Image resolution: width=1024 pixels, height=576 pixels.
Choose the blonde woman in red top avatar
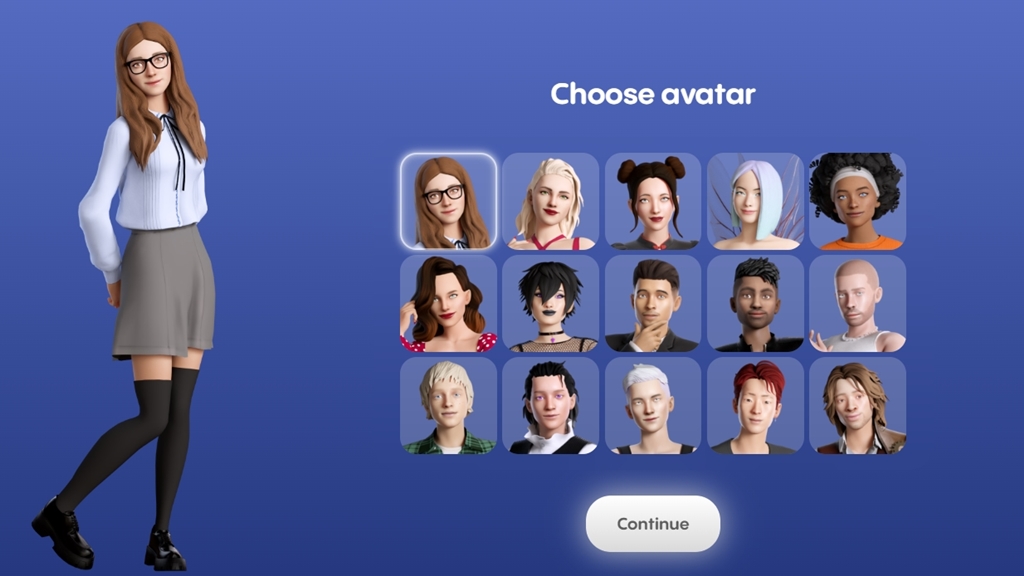[x=550, y=202]
